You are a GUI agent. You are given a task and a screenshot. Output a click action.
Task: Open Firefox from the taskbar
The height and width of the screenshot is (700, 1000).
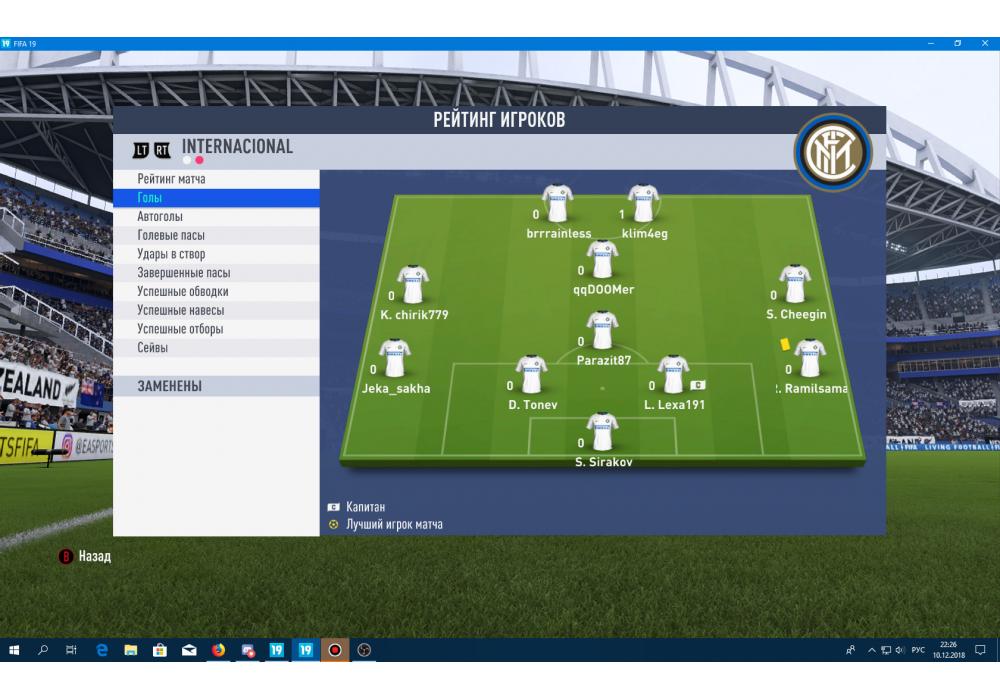(218, 650)
